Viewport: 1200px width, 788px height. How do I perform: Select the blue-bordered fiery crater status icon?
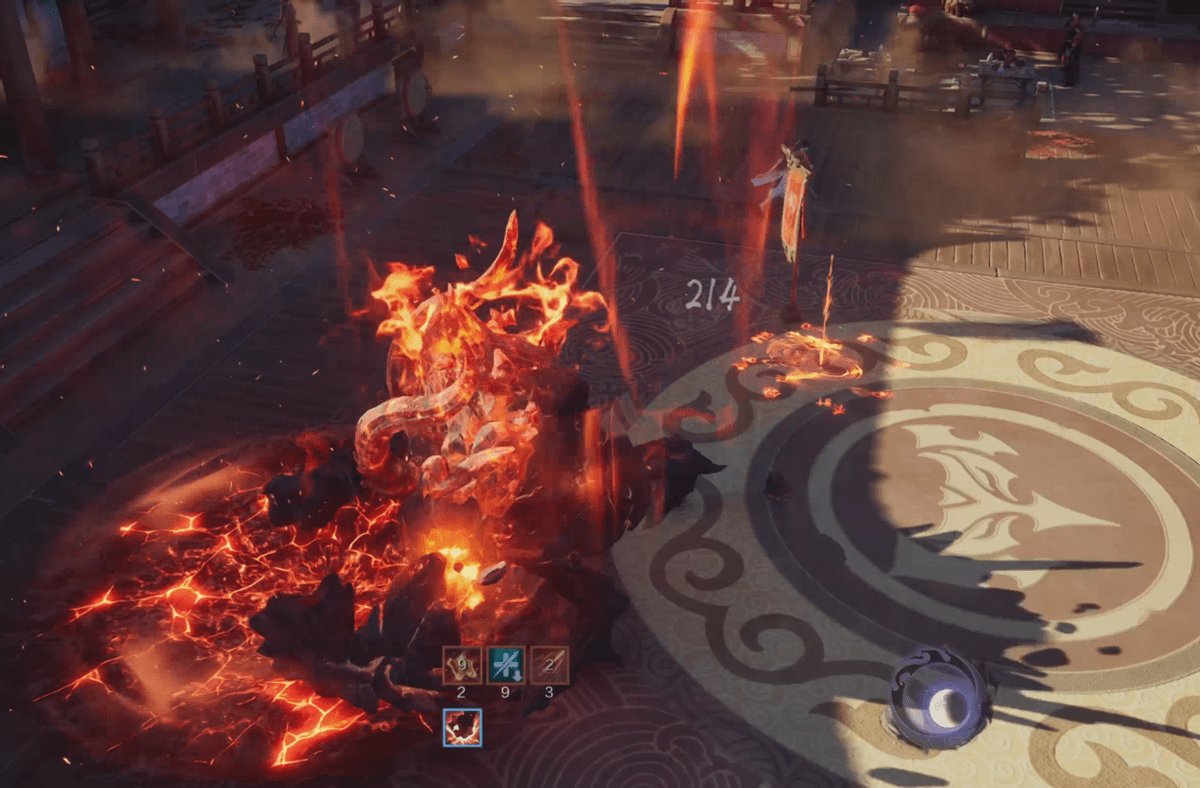click(462, 727)
